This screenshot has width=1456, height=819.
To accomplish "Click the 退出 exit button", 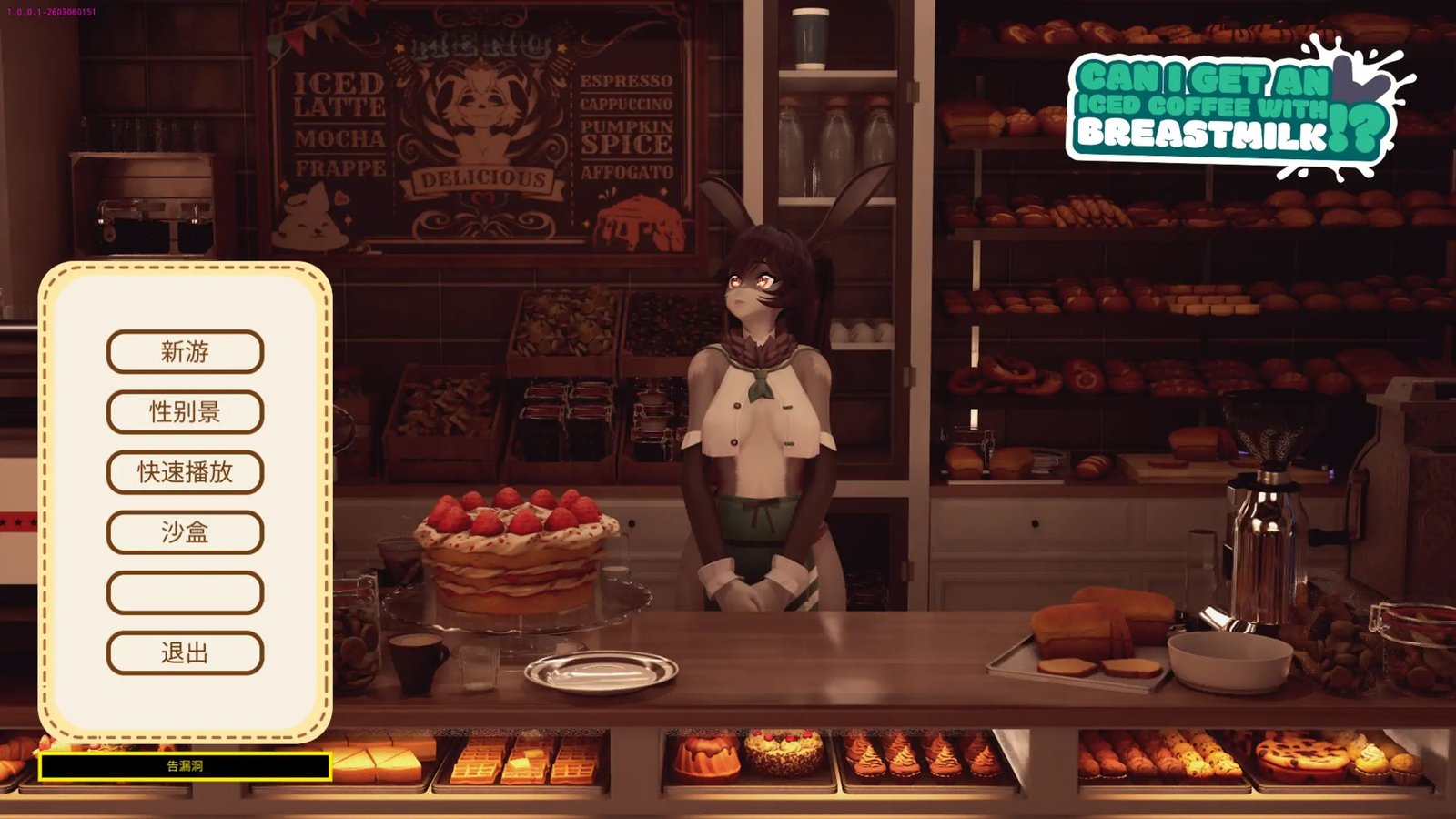I will (185, 653).
